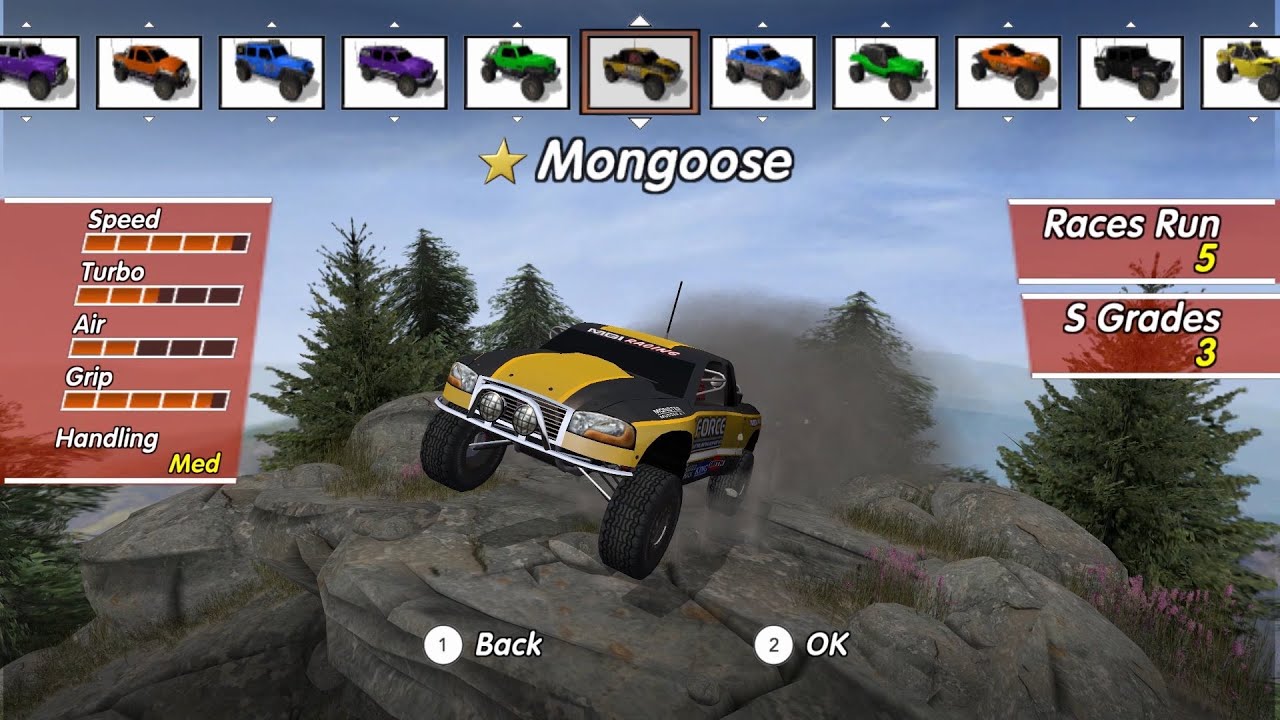Screen dimensions: 1280x720
Task: Choose the all-black truck thumbnail
Action: (1131, 72)
